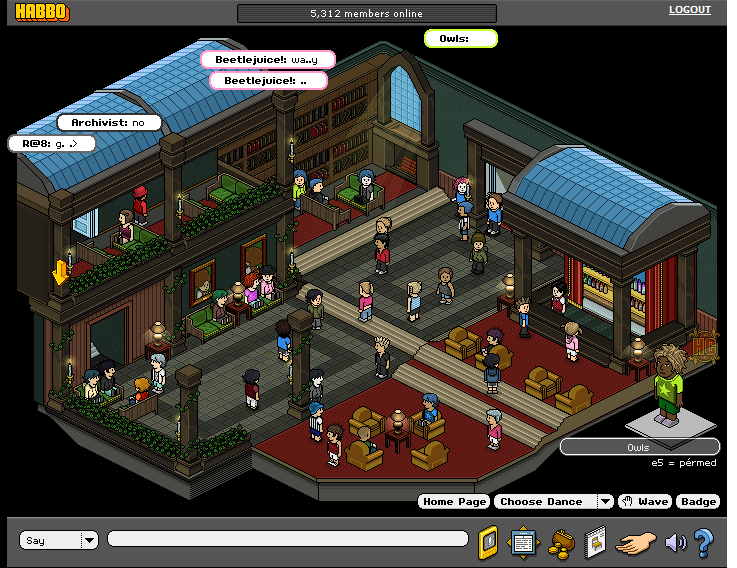Click the Badge button
Screen dimensions: 737x568
(x=698, y=502)
